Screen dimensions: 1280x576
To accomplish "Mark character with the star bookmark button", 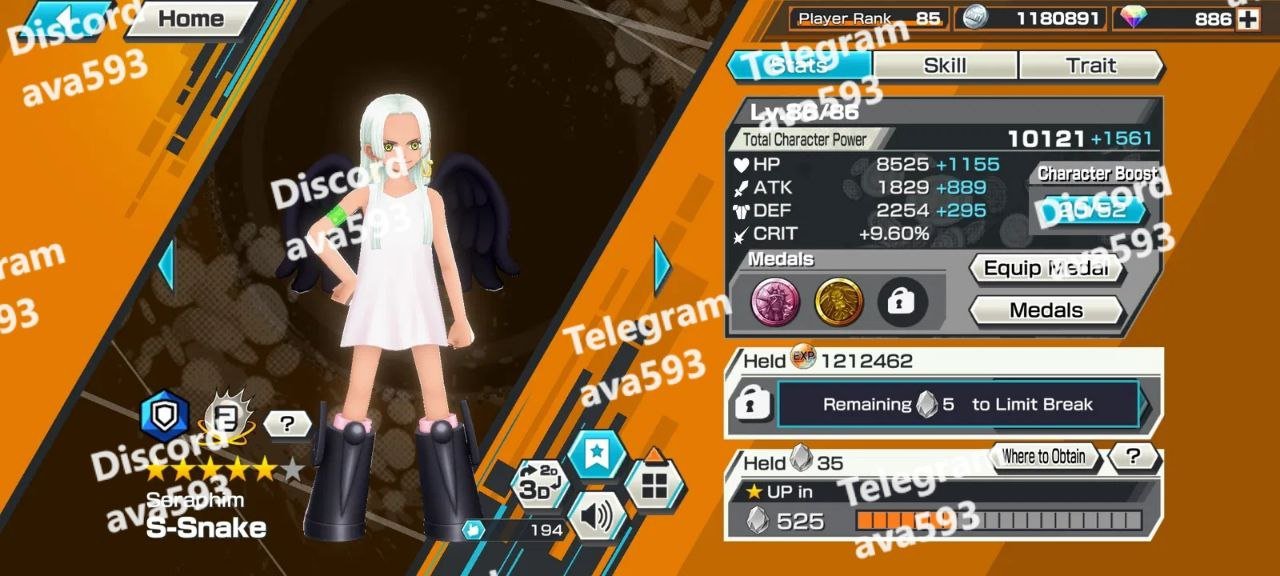I will 597,455.
